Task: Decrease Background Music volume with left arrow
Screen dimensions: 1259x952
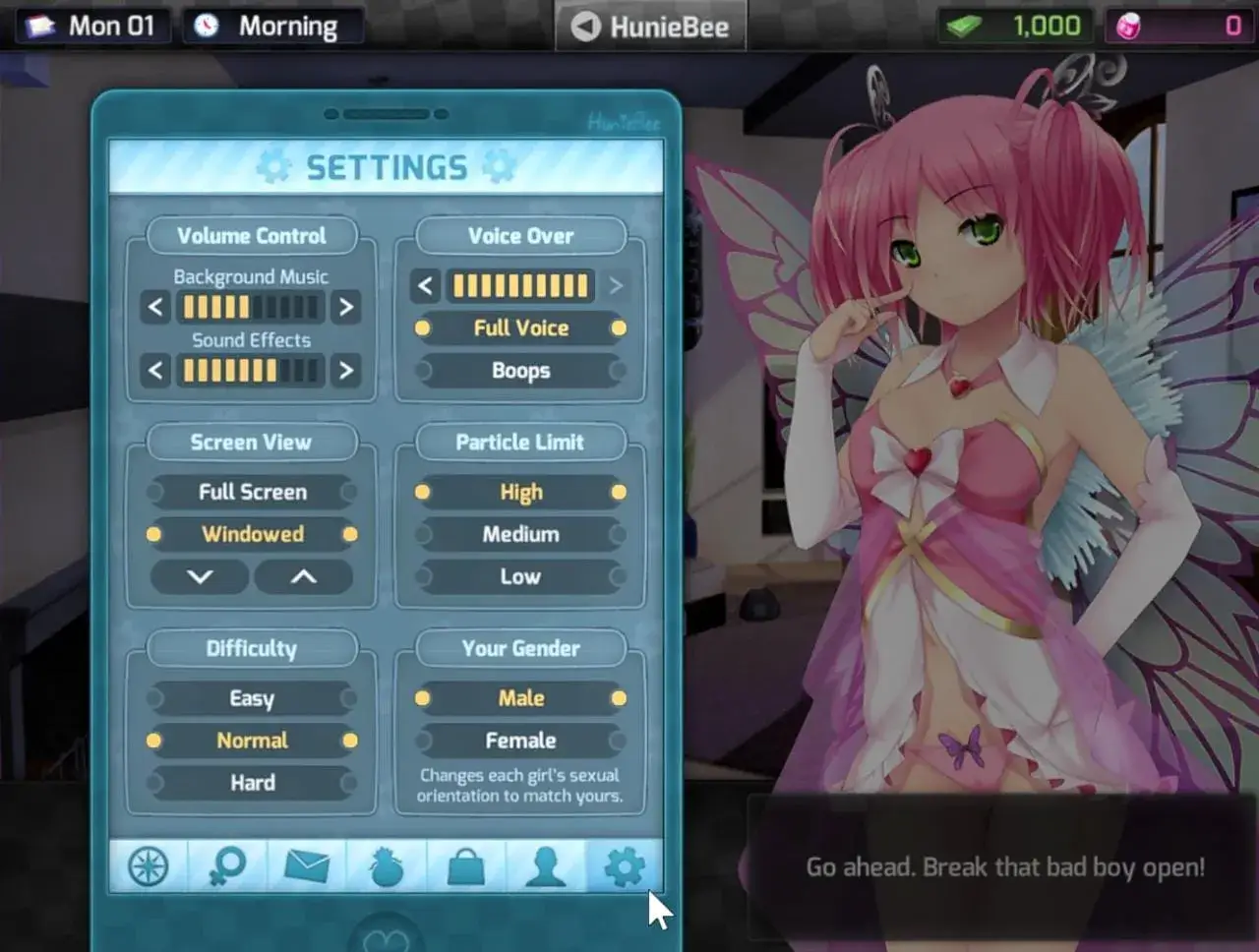Action: pyautogui.click(x=154, y=307)
